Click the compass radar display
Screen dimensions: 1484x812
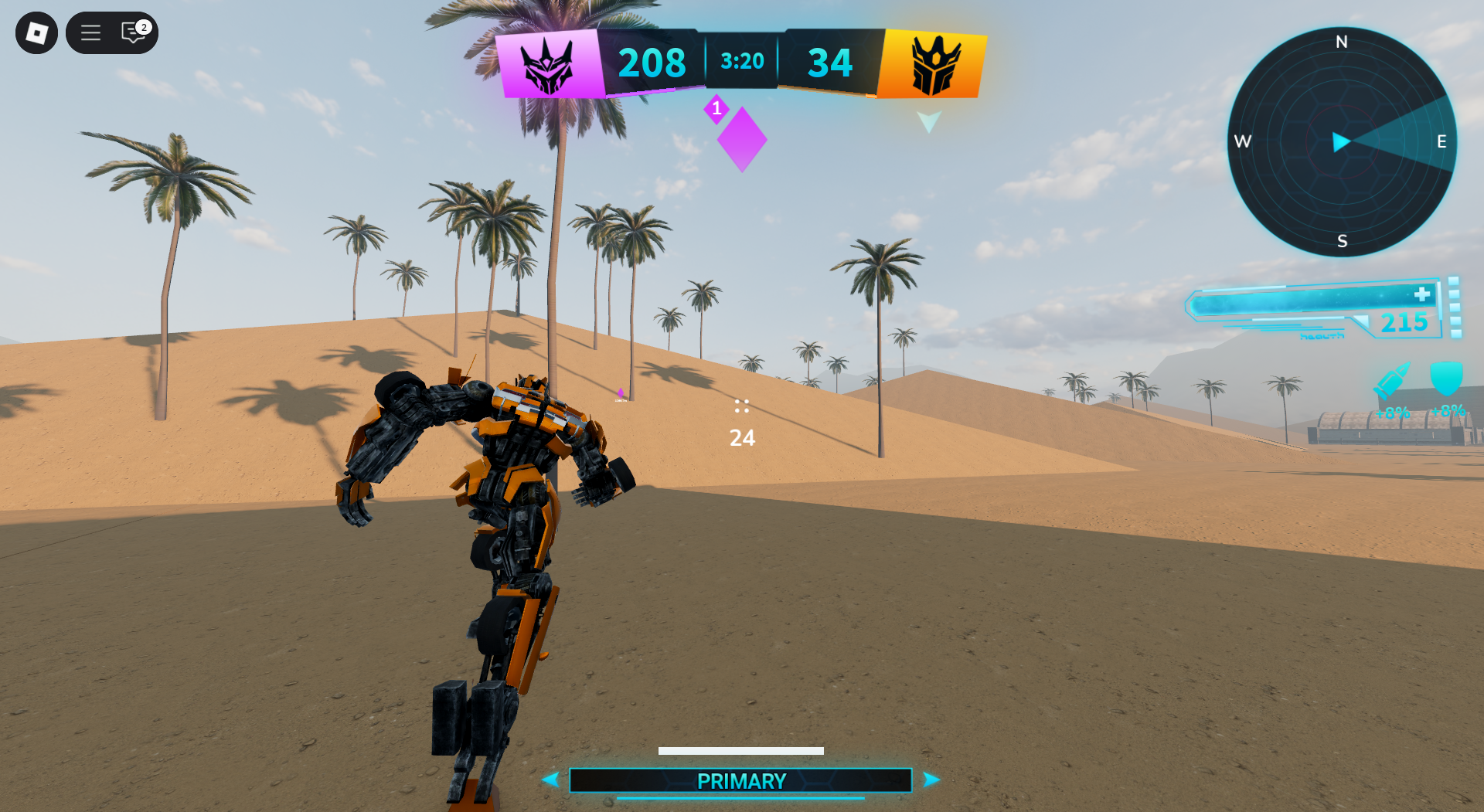tap(1343, 141)
